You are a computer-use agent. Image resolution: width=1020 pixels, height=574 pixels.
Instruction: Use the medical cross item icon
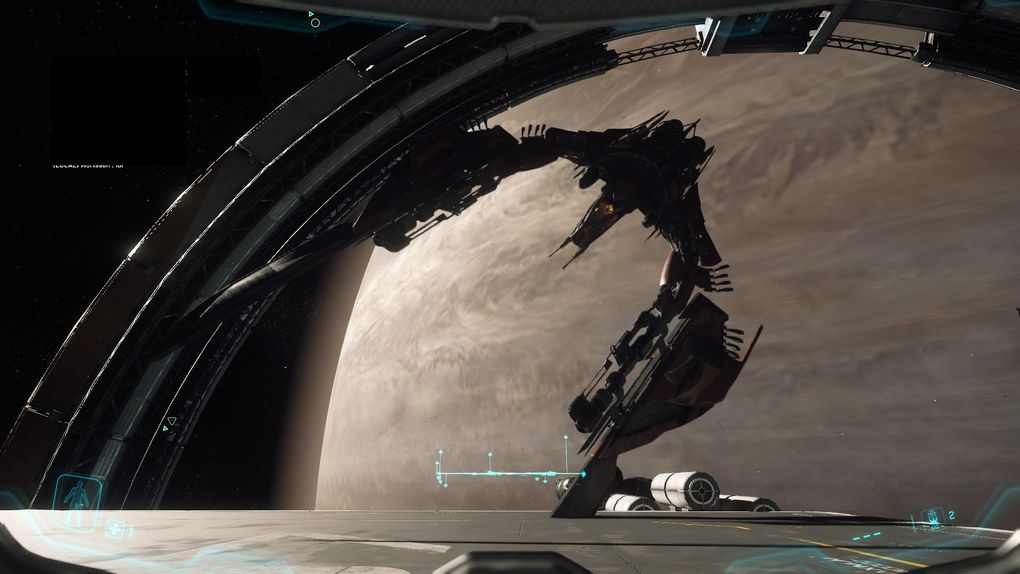pos(114,530)
